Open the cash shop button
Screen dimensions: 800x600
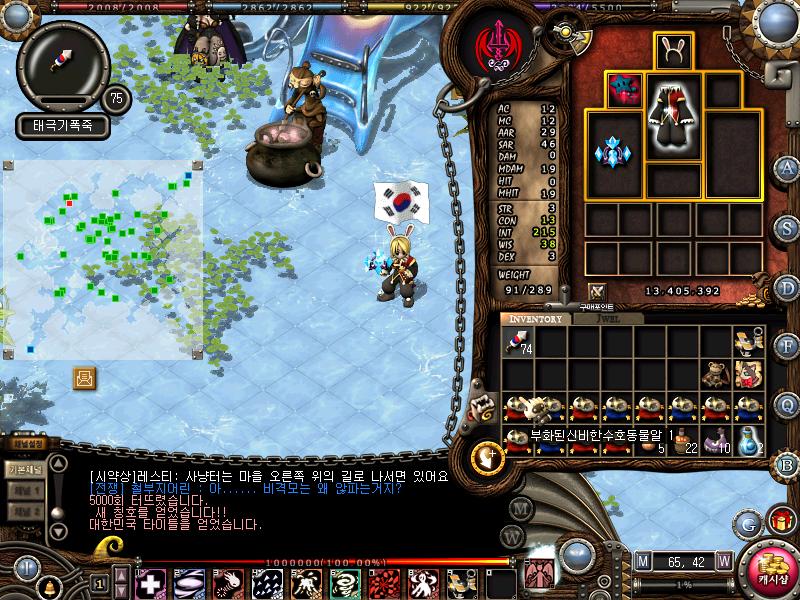pos(771,570)
